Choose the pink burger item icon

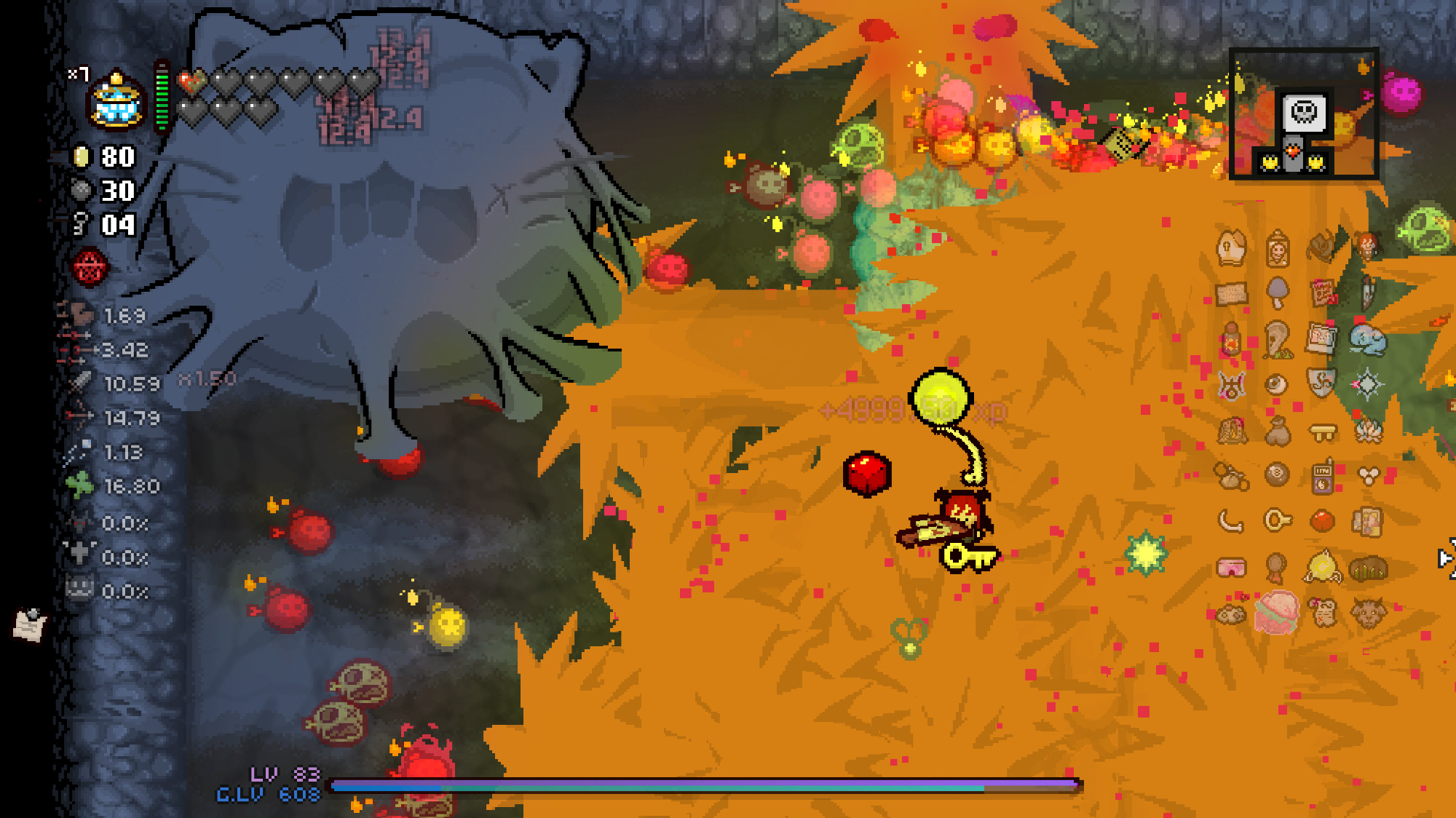pos(1275,612)
